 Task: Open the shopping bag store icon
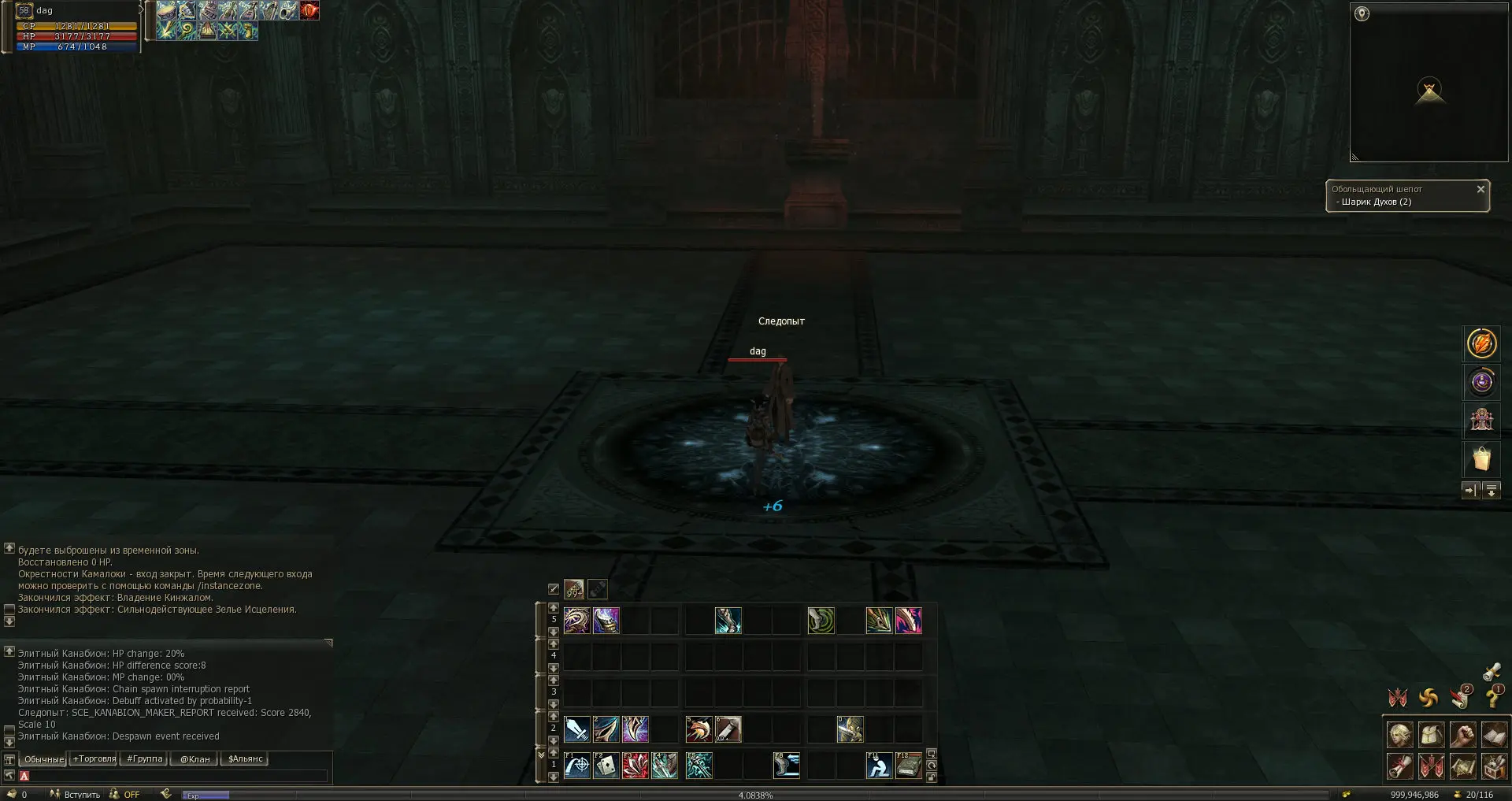coord(1481,458)
